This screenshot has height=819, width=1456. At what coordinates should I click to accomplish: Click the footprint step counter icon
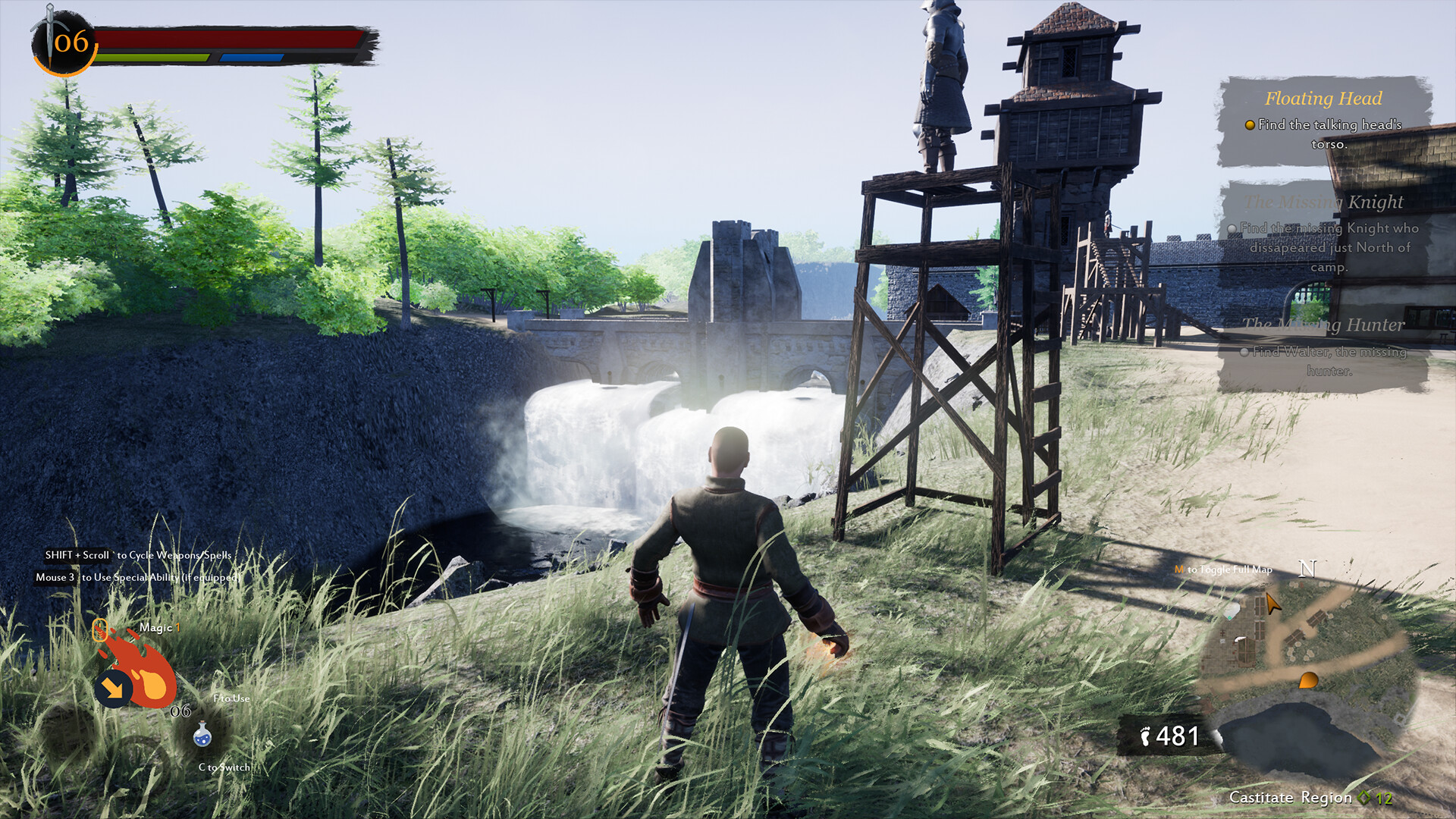click(1145, 736)
